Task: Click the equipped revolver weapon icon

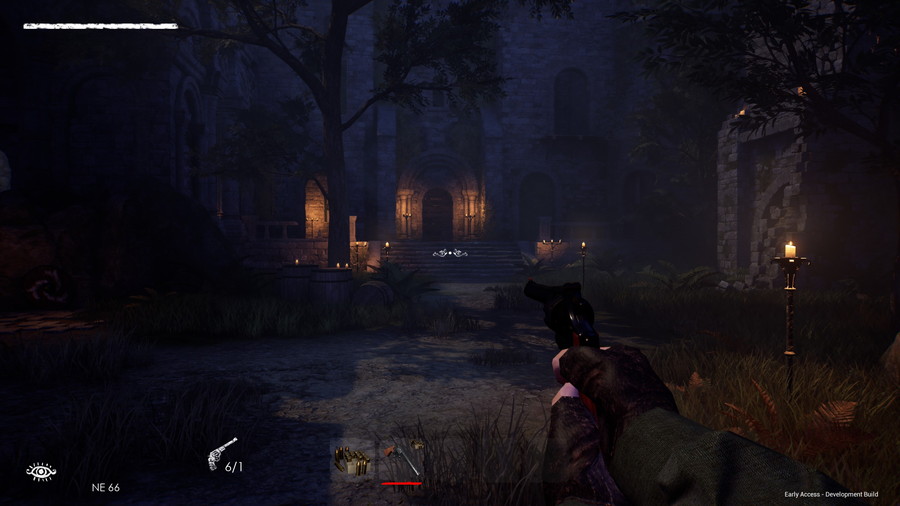Action: (221, 453)
